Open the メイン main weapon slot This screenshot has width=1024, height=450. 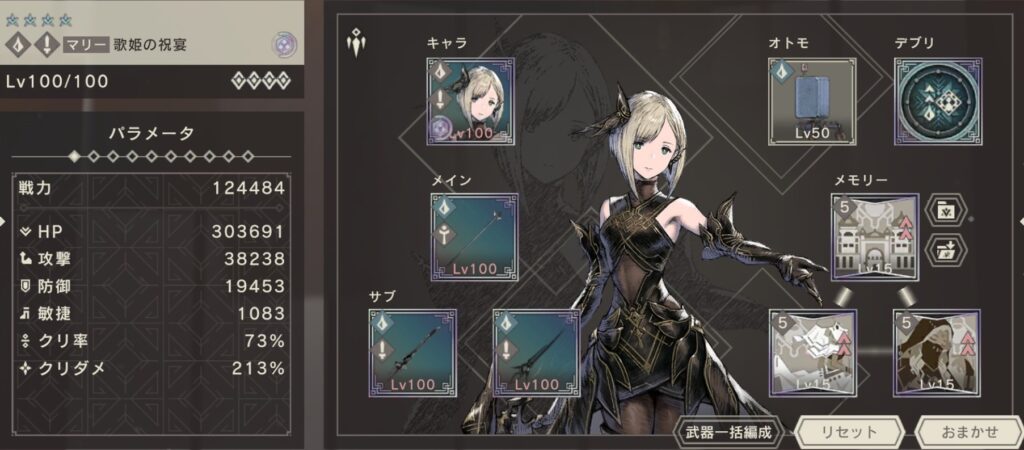click(474, 237)
